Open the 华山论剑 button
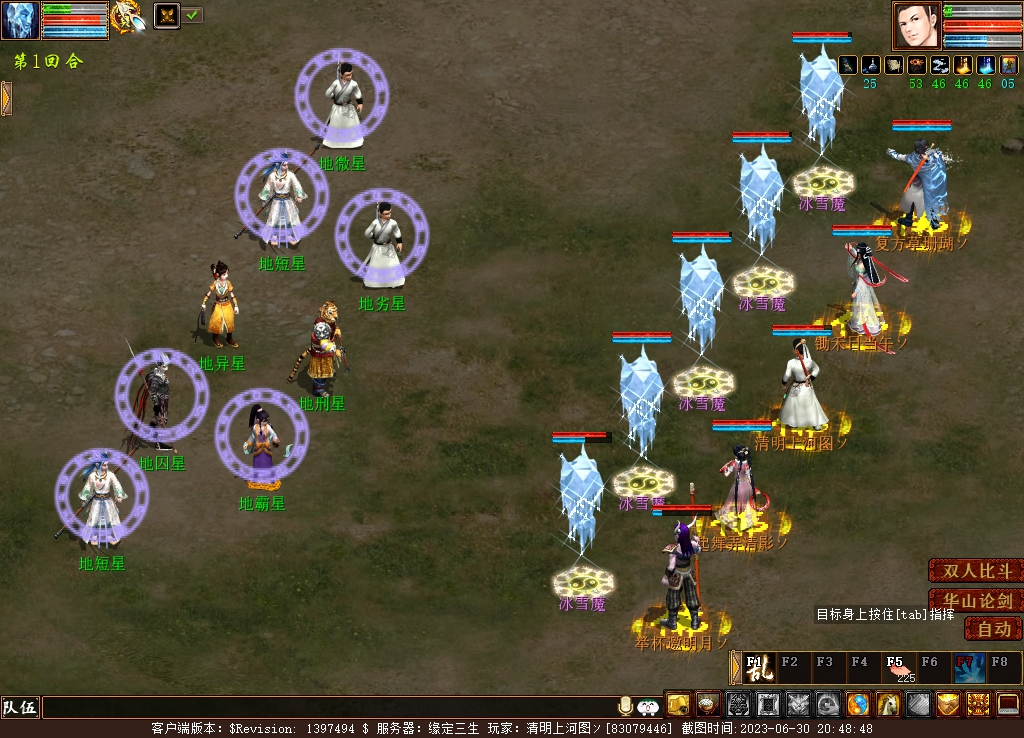Viewport: 1024px width, 738px height. click(975, 601)
